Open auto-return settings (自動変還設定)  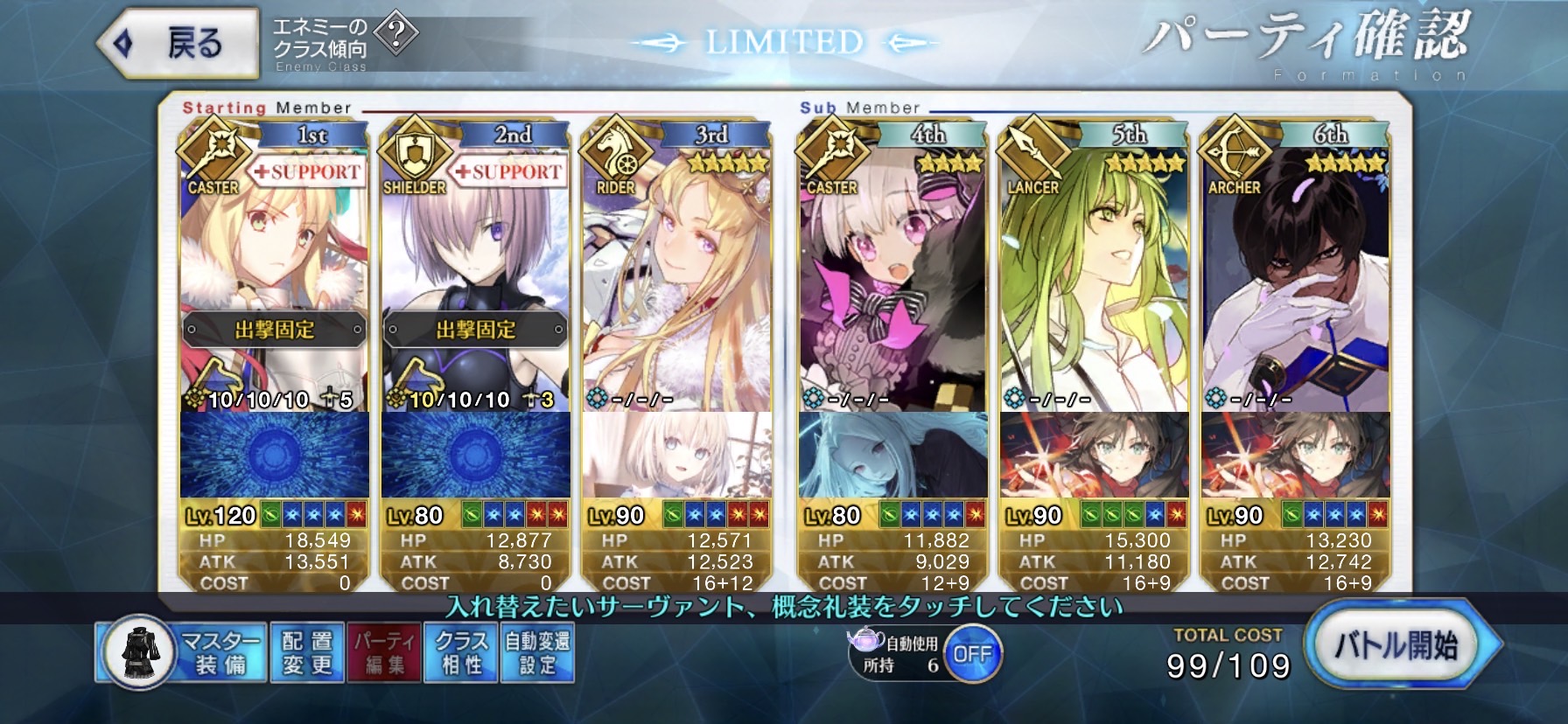point(537,652)
